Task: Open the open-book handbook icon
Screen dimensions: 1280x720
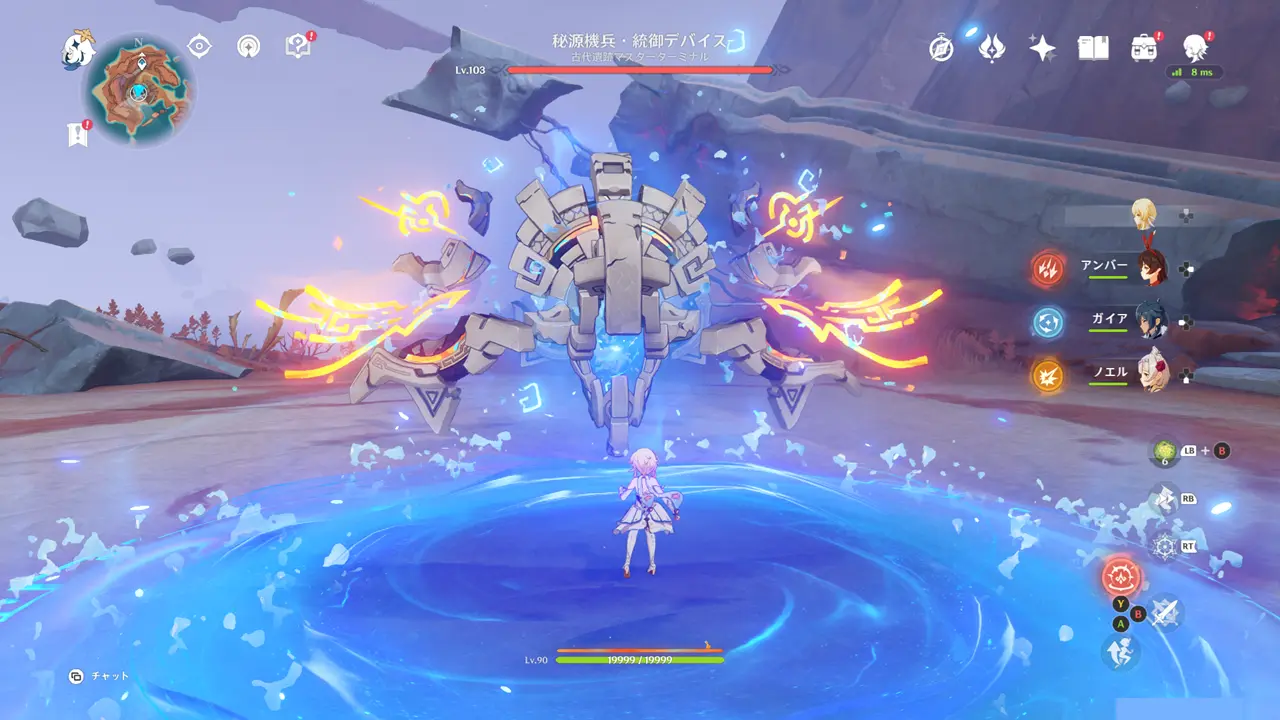Action: coord(1093,48)
